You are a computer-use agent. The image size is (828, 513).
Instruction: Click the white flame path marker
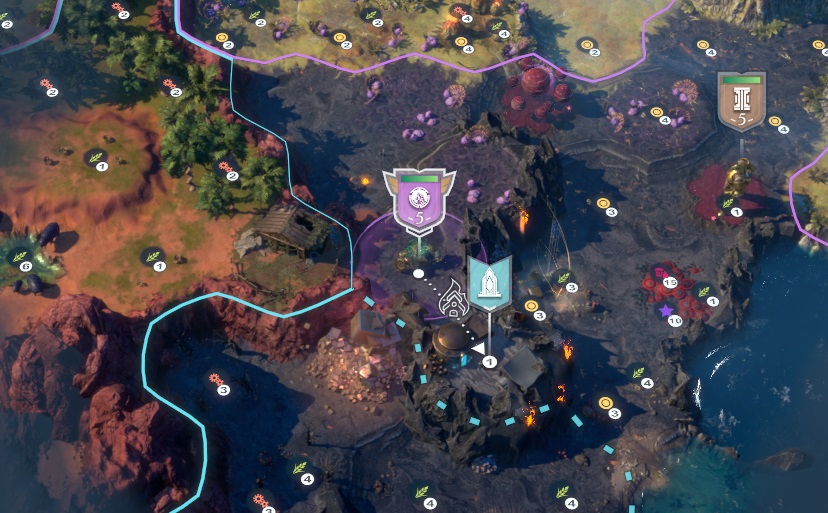(x=452, y=306)
